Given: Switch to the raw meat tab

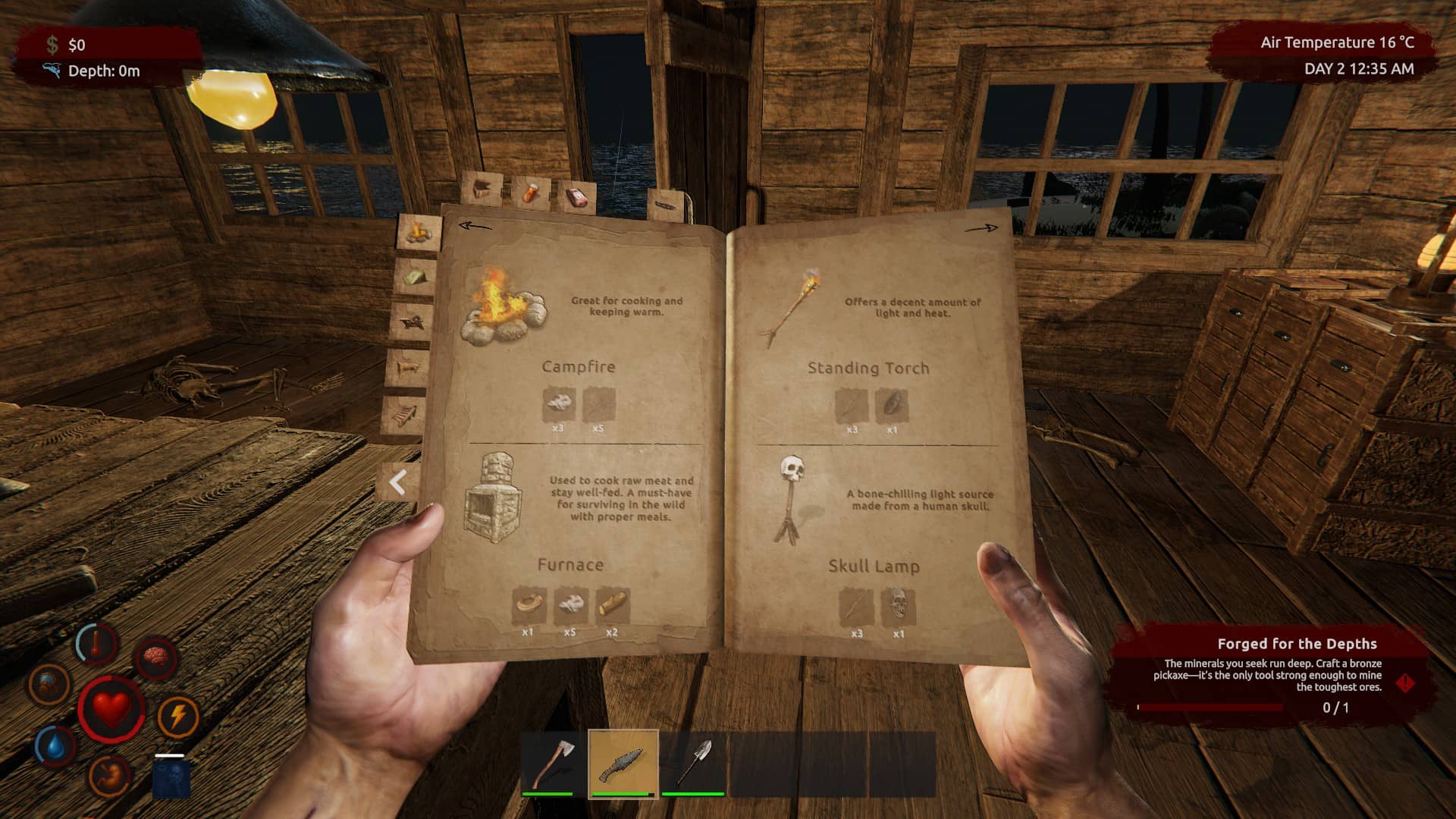Looking at the screenshot, I should (x=577, y=196).
